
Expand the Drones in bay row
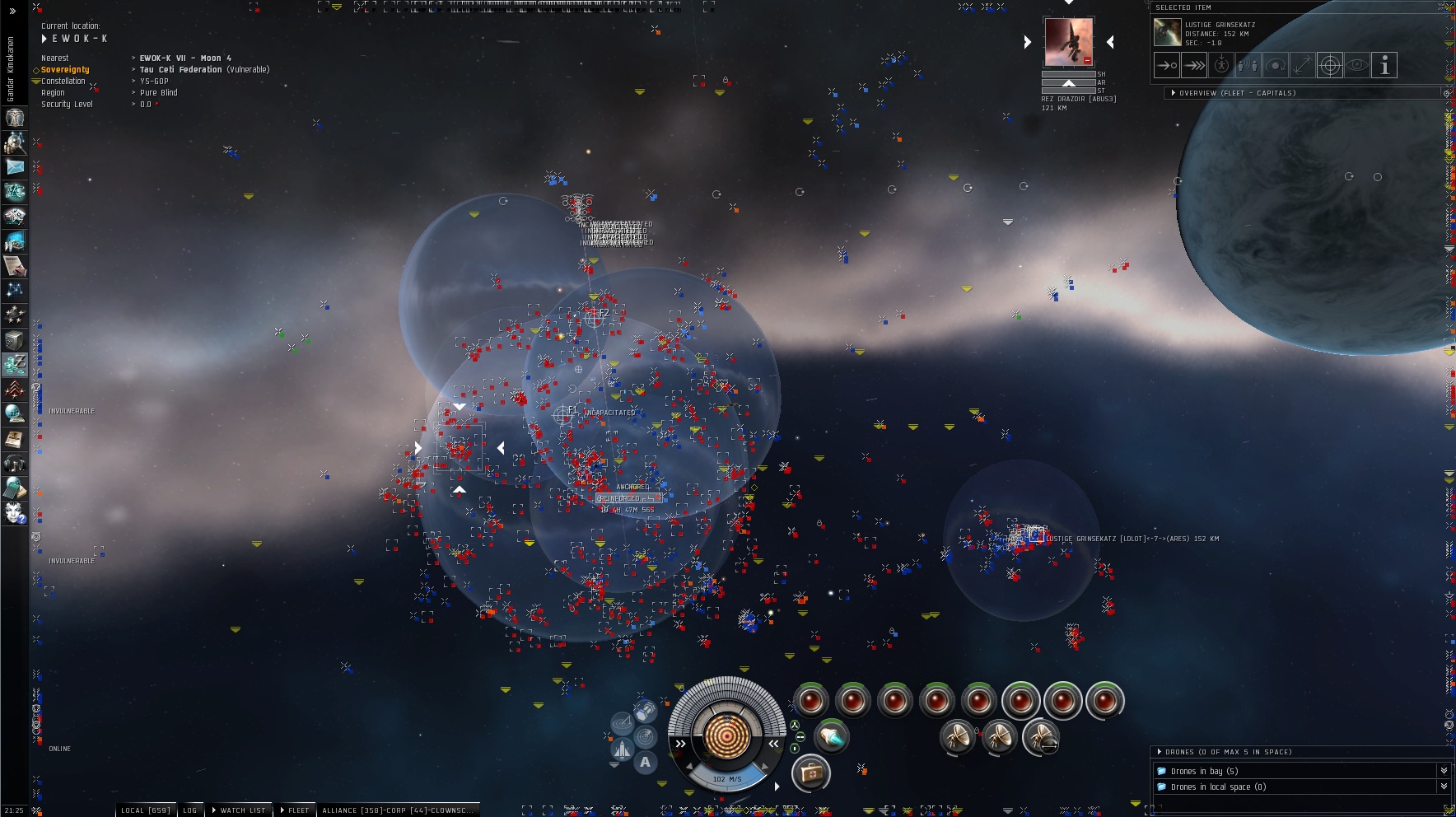(1443, 771)
